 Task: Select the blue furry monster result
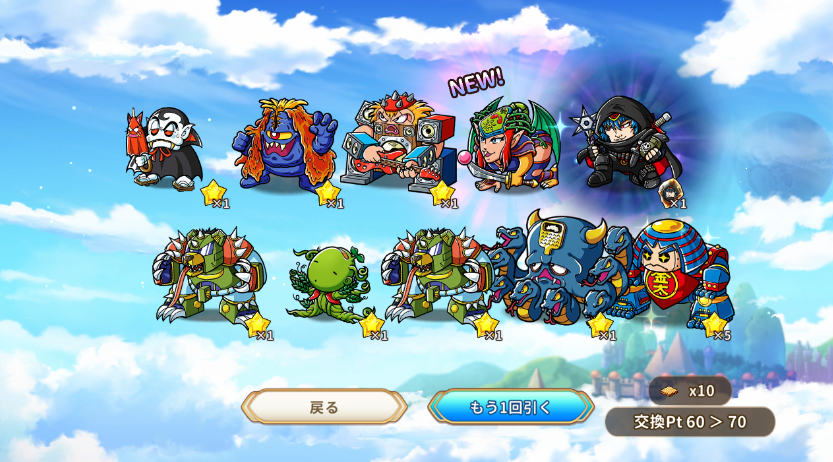[284, 145]
